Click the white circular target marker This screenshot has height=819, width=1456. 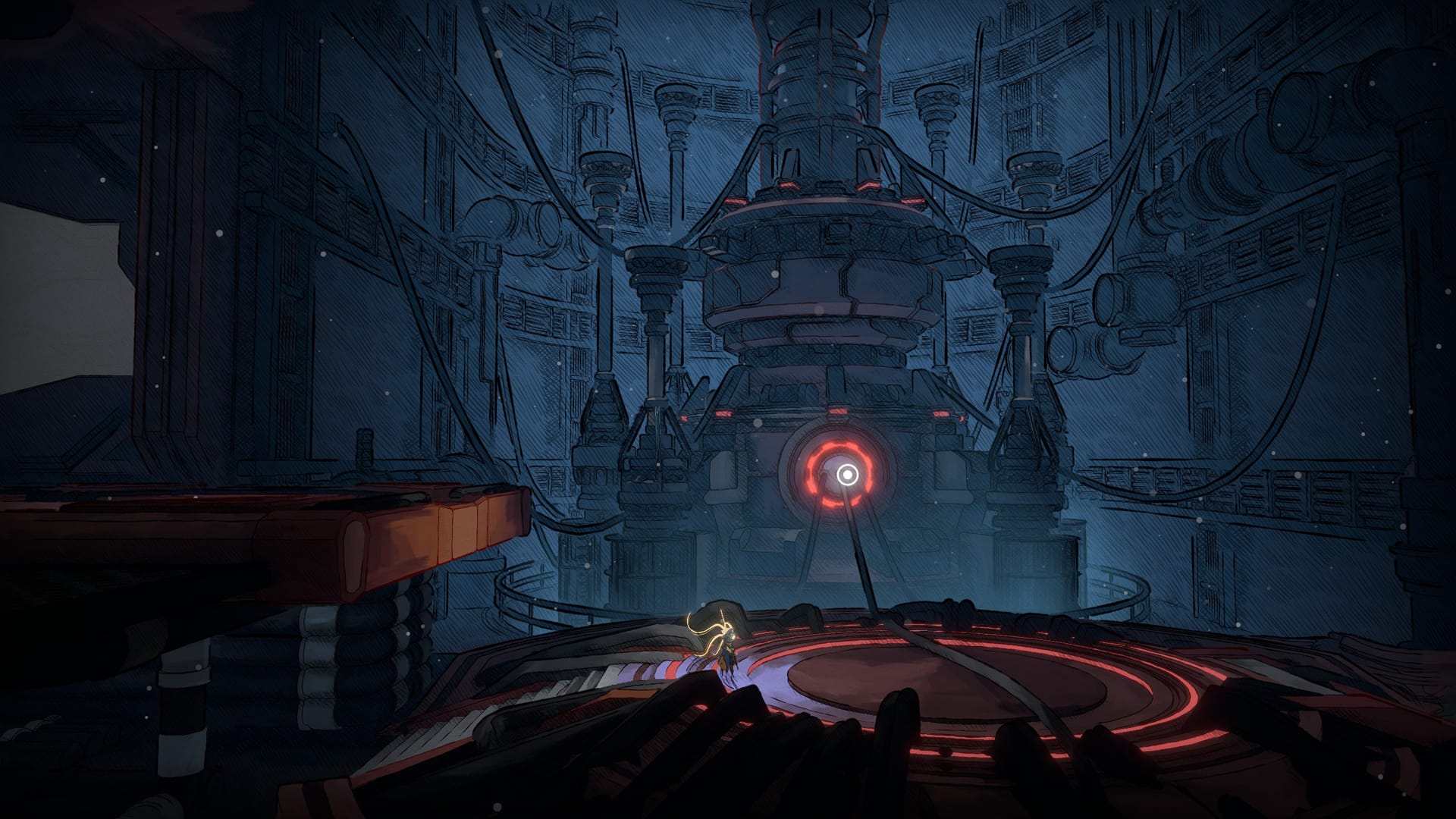[847, 475]
